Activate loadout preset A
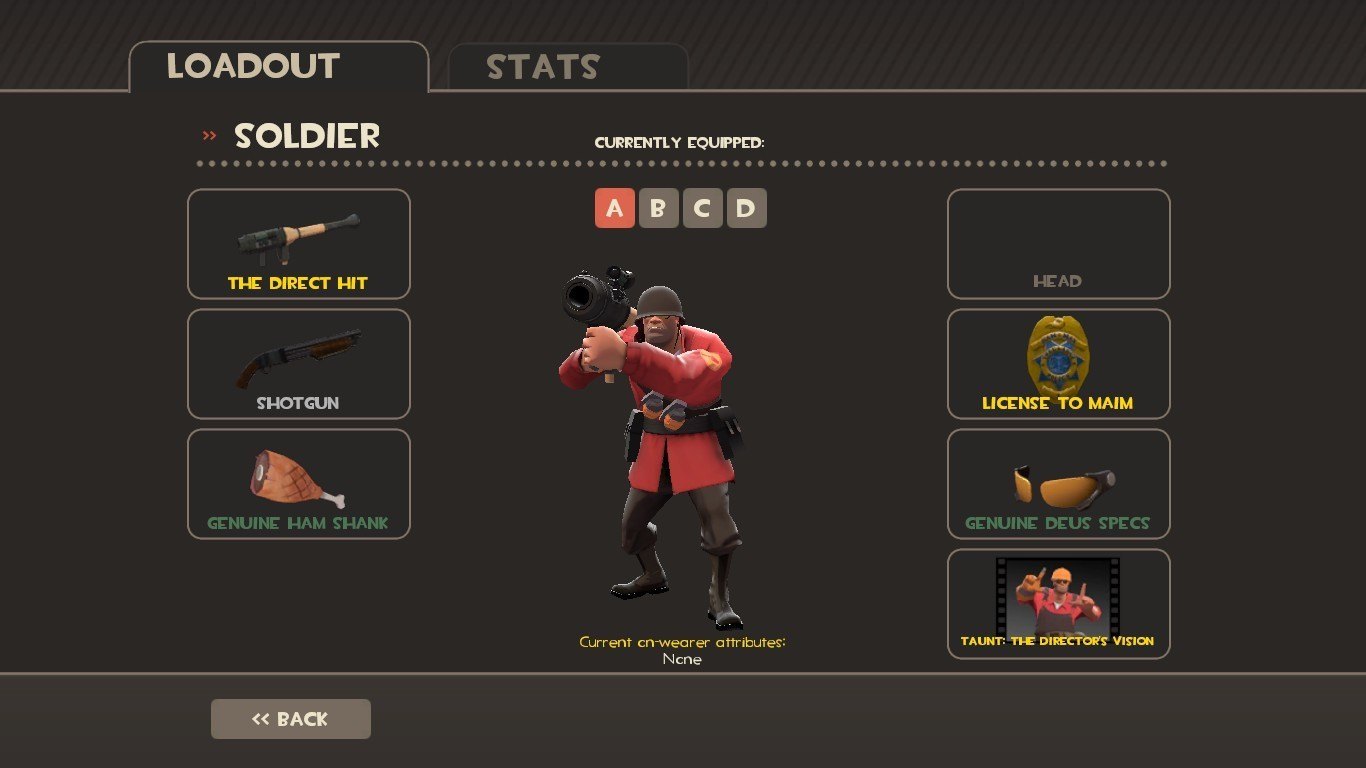The image size is (1366, 768). point(615,209)
